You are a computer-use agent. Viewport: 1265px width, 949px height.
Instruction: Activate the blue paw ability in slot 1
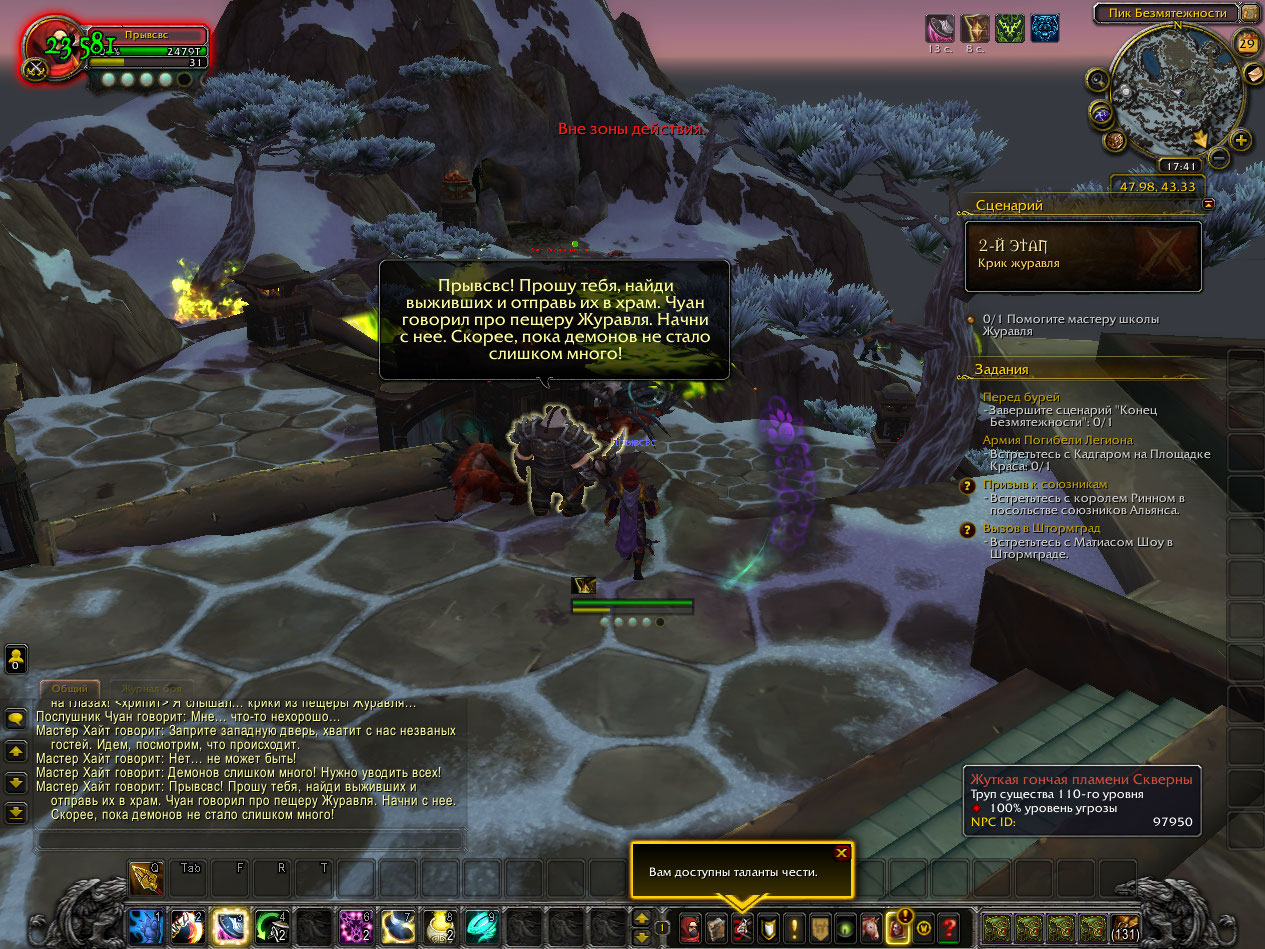point(146,927)
